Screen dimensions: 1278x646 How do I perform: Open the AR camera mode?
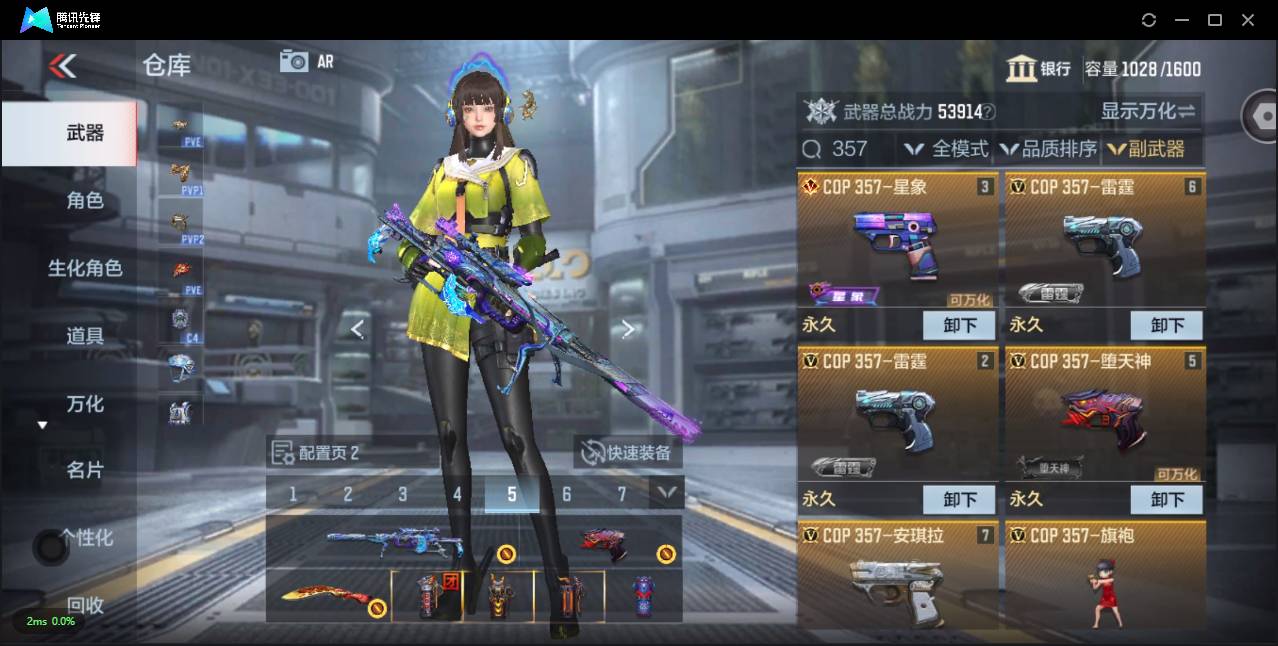tap(307, 62)
